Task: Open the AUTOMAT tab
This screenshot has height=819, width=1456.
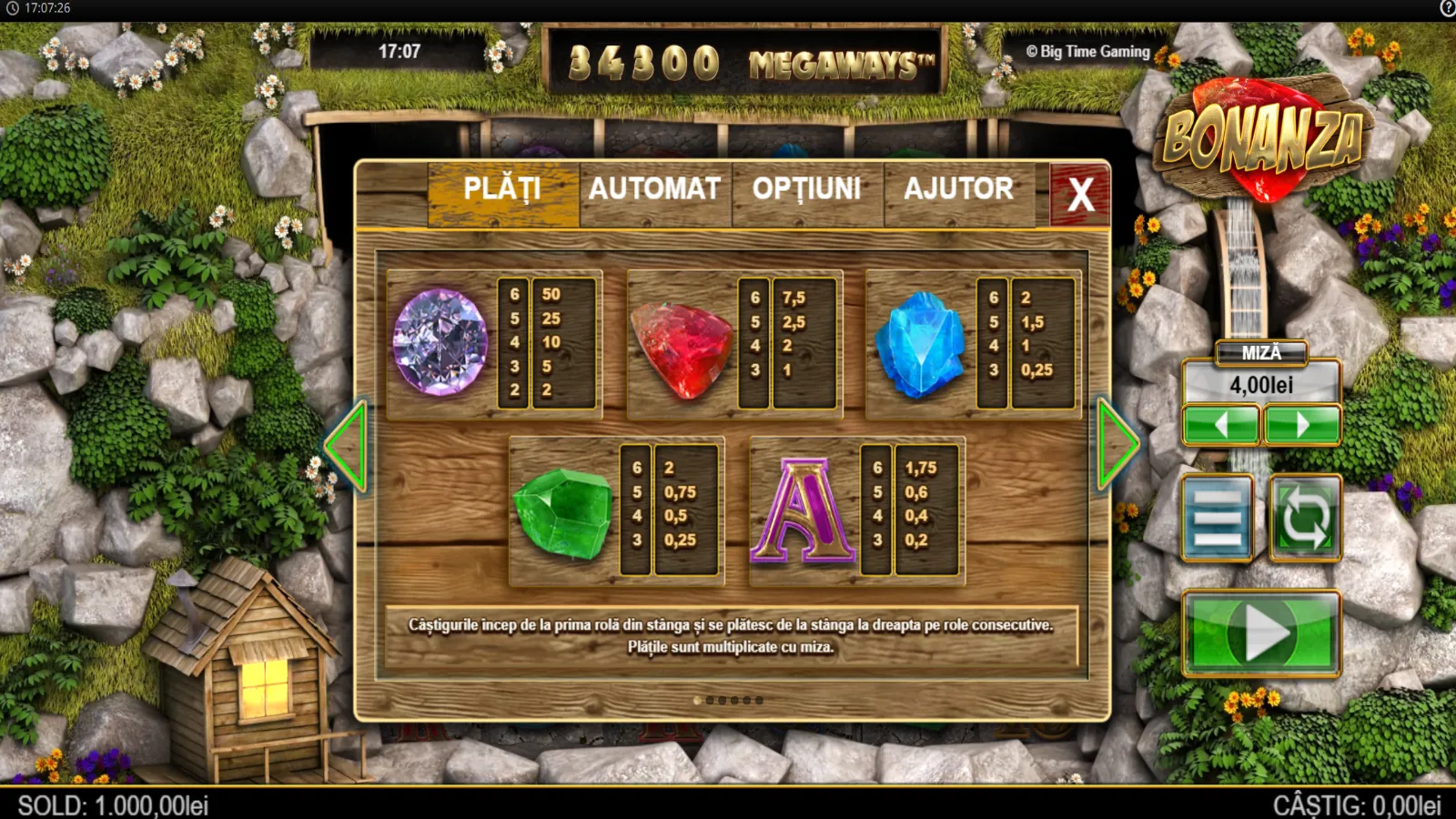Action: pos(654,190)
